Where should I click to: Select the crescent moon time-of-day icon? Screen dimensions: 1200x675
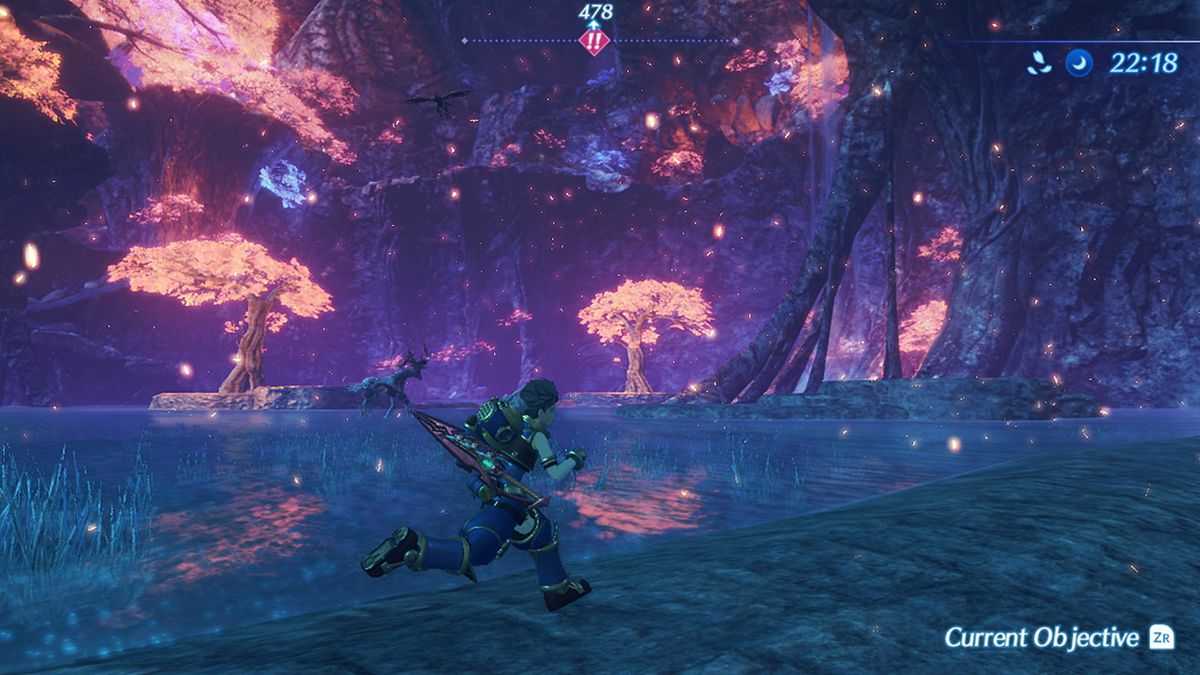1079,63
